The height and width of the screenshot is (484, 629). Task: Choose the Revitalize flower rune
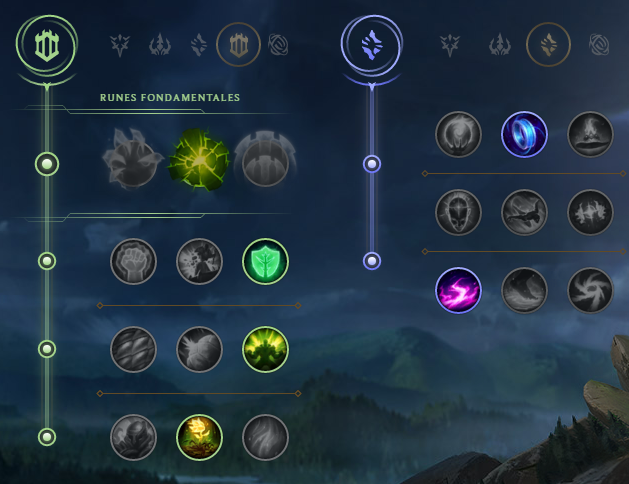tap(199, 437)
